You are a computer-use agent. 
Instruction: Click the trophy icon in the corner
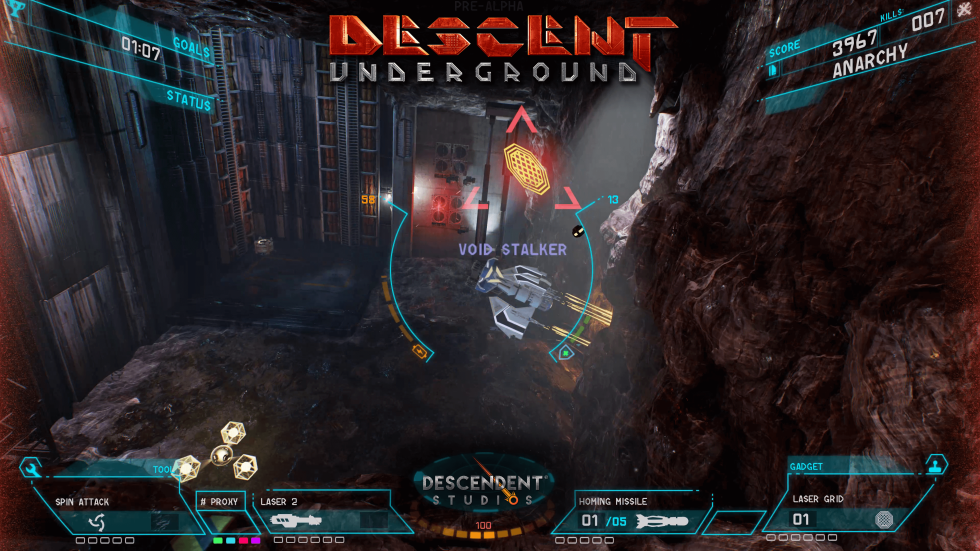(x=14, y=8)
